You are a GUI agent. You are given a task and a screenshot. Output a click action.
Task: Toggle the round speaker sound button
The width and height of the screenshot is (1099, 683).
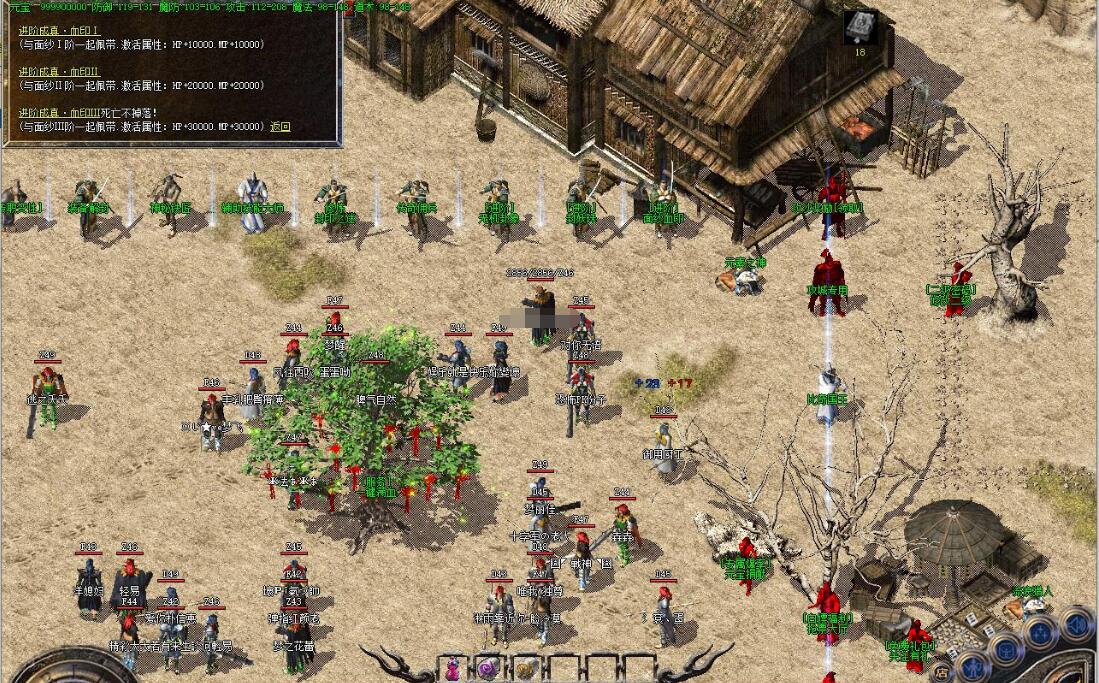click(x=1076, y=625)
